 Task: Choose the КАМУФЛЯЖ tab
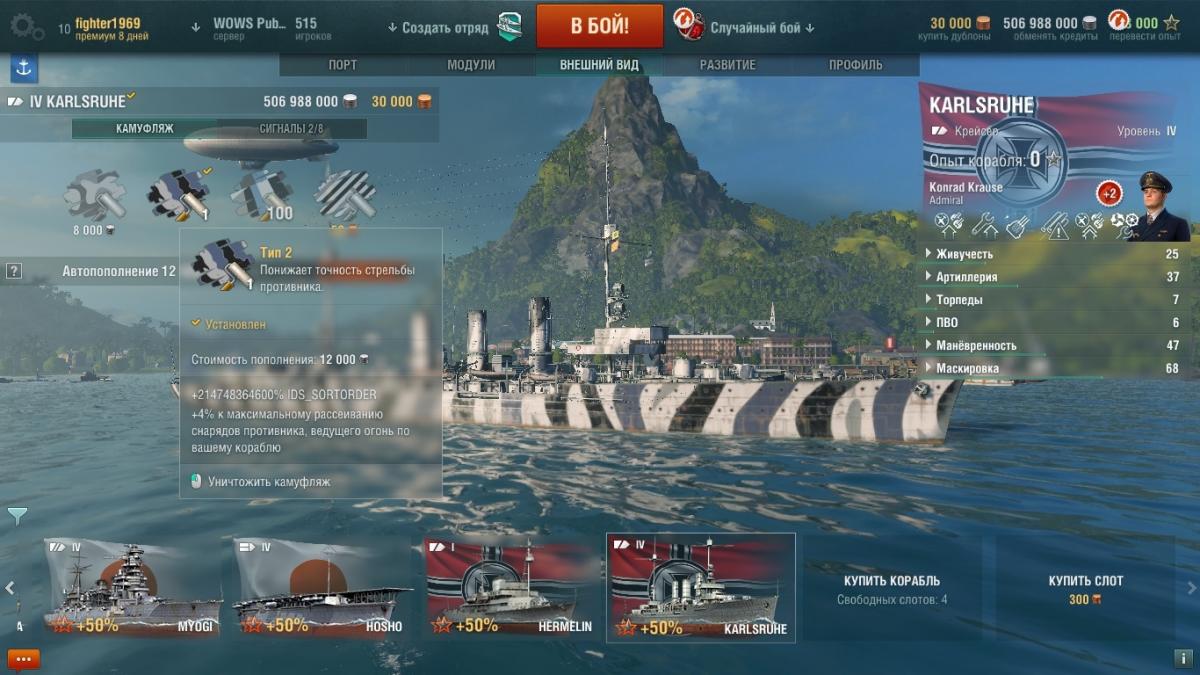coord(144,129)
